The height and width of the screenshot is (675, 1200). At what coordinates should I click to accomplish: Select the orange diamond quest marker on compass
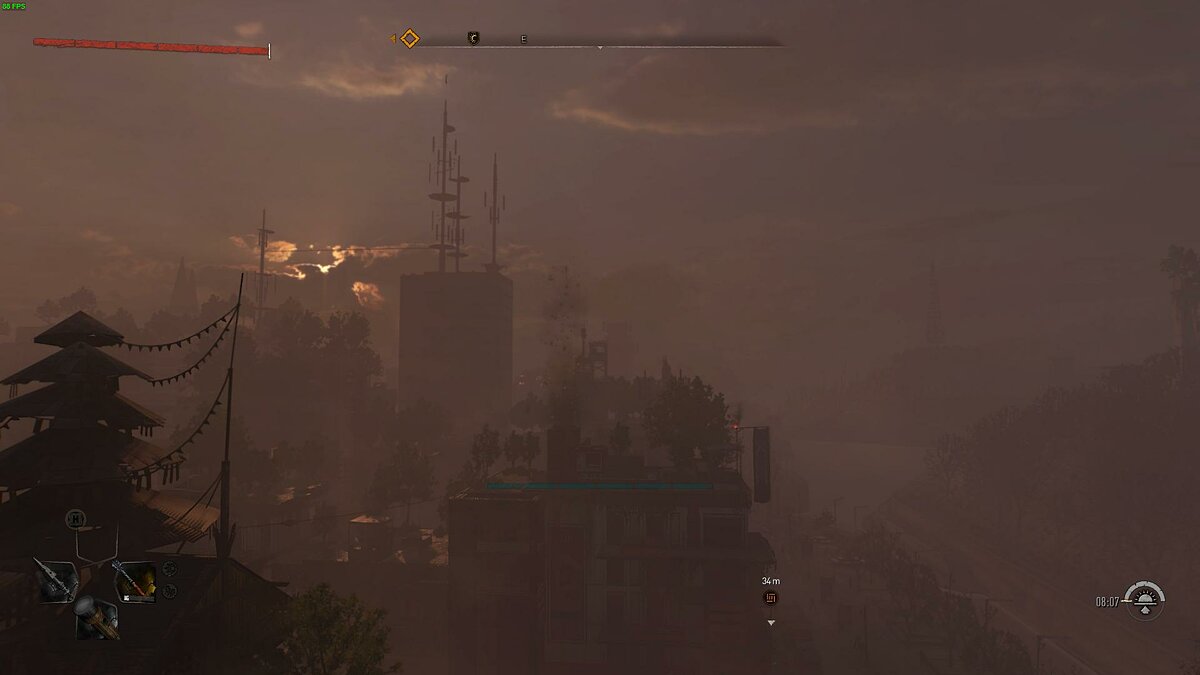(409, 39)
